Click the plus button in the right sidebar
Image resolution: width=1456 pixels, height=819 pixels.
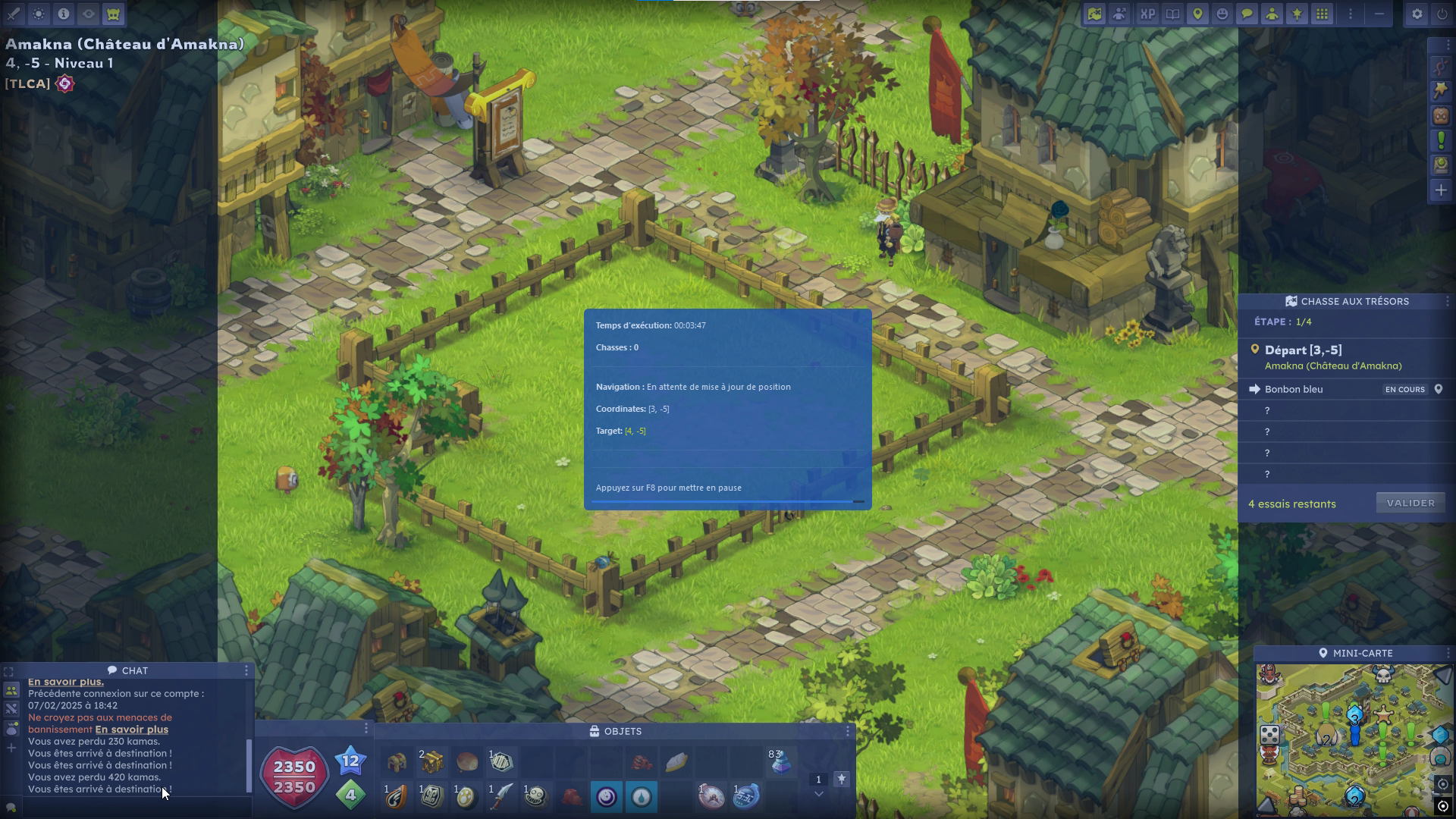pos(1441,190)
